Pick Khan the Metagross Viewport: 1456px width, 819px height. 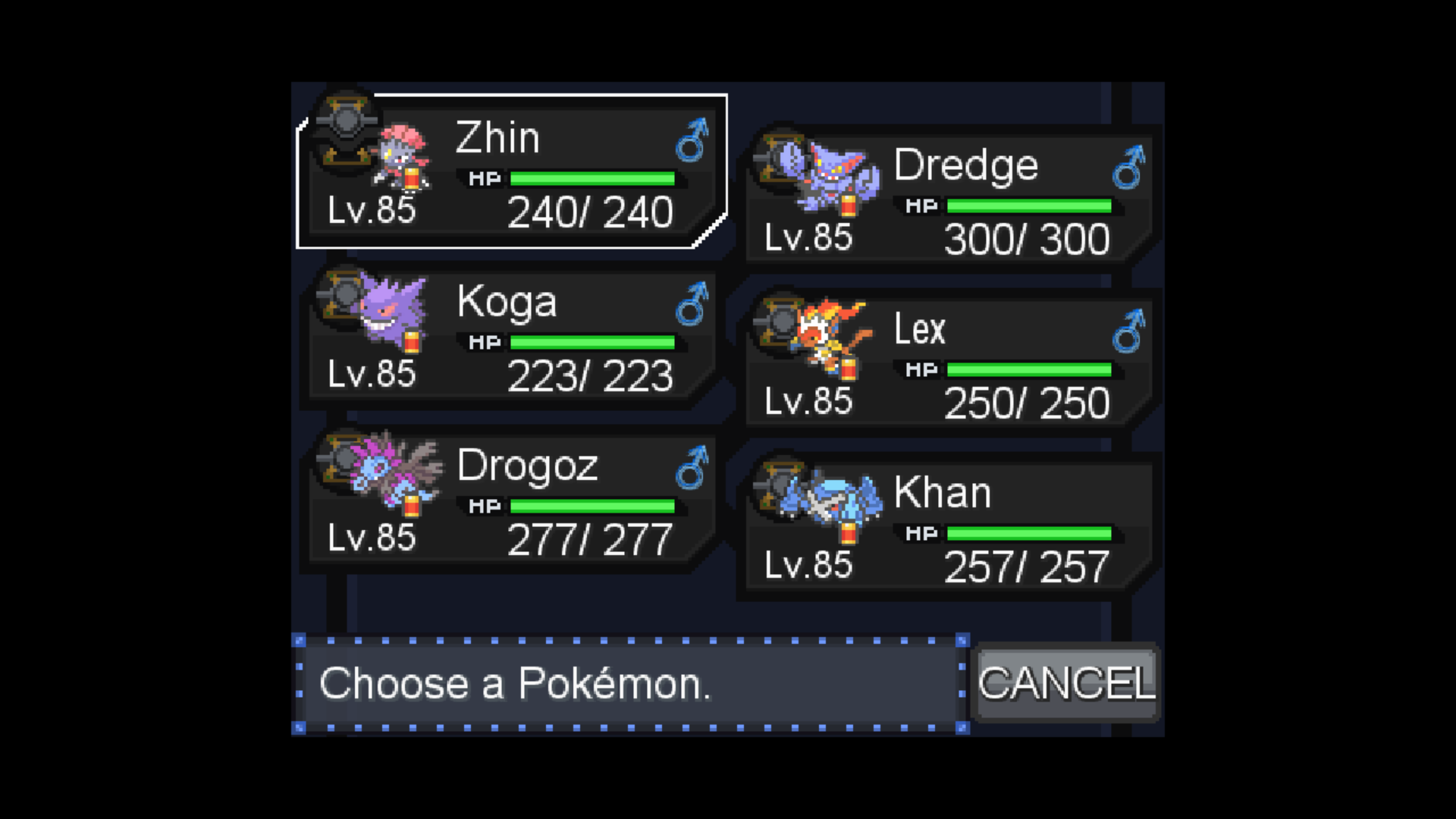pos(948,526)
